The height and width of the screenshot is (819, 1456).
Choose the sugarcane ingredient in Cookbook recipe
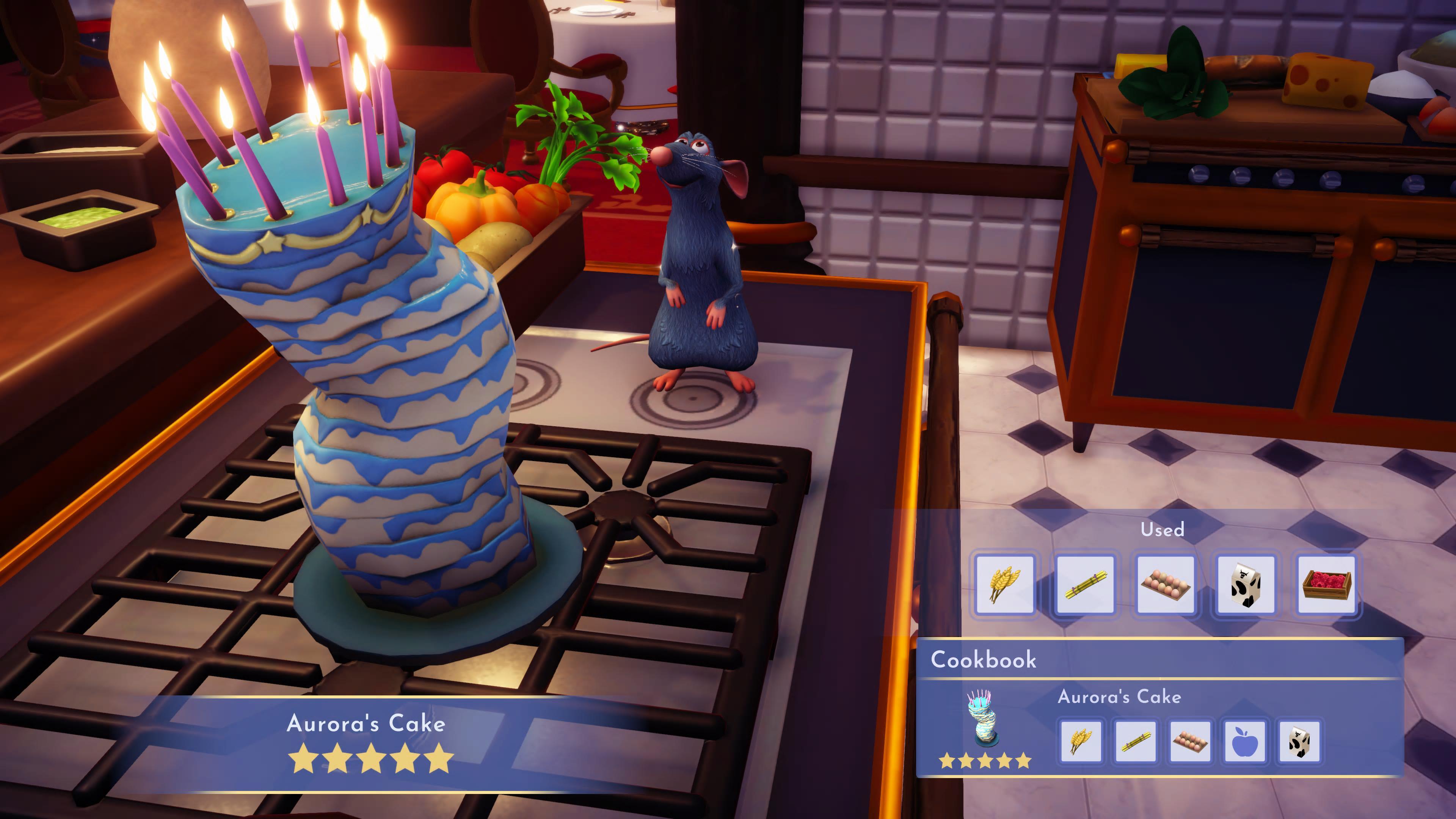click(1135, 741)
